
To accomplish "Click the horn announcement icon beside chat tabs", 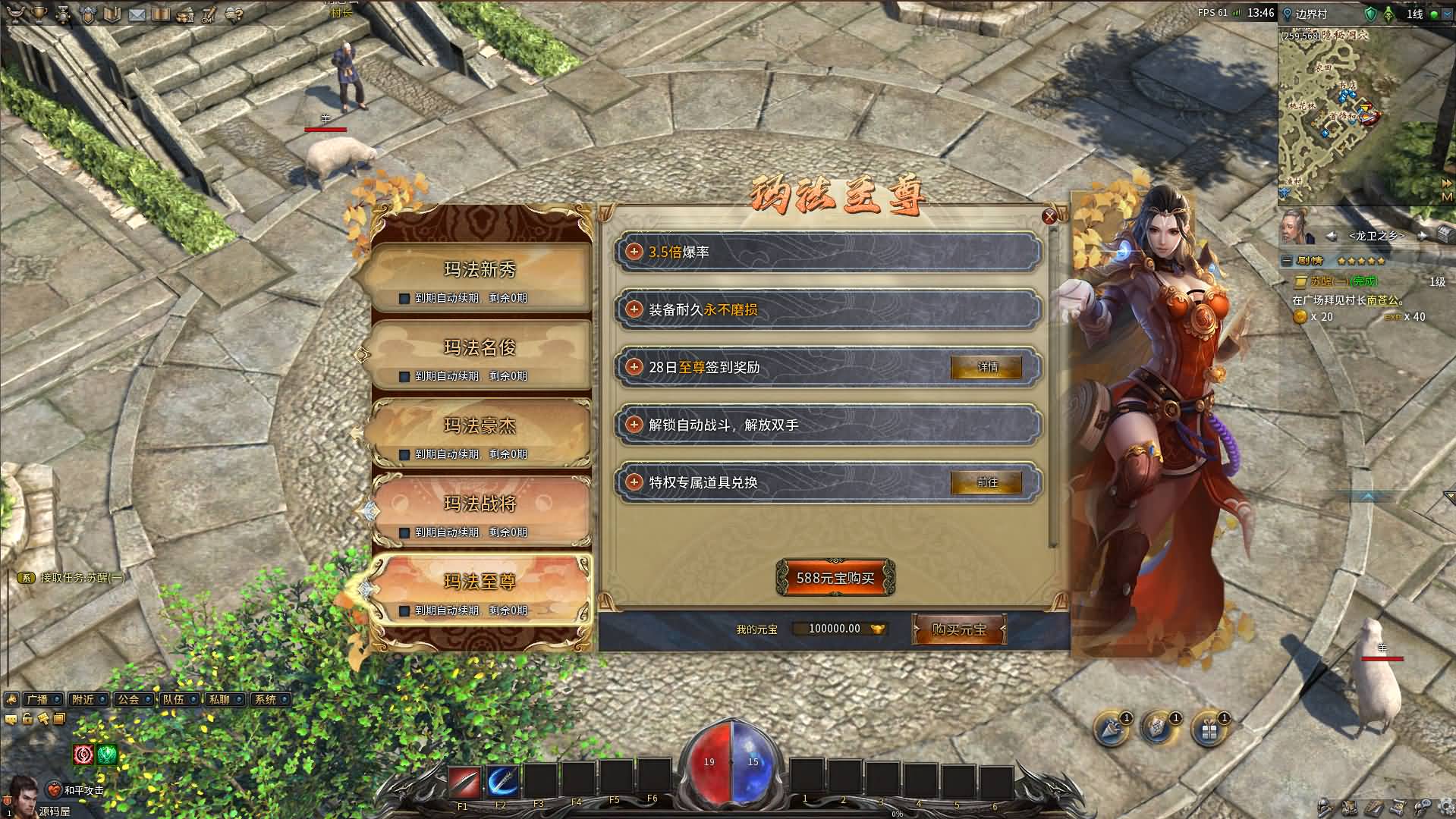I will tap(11, 699).
